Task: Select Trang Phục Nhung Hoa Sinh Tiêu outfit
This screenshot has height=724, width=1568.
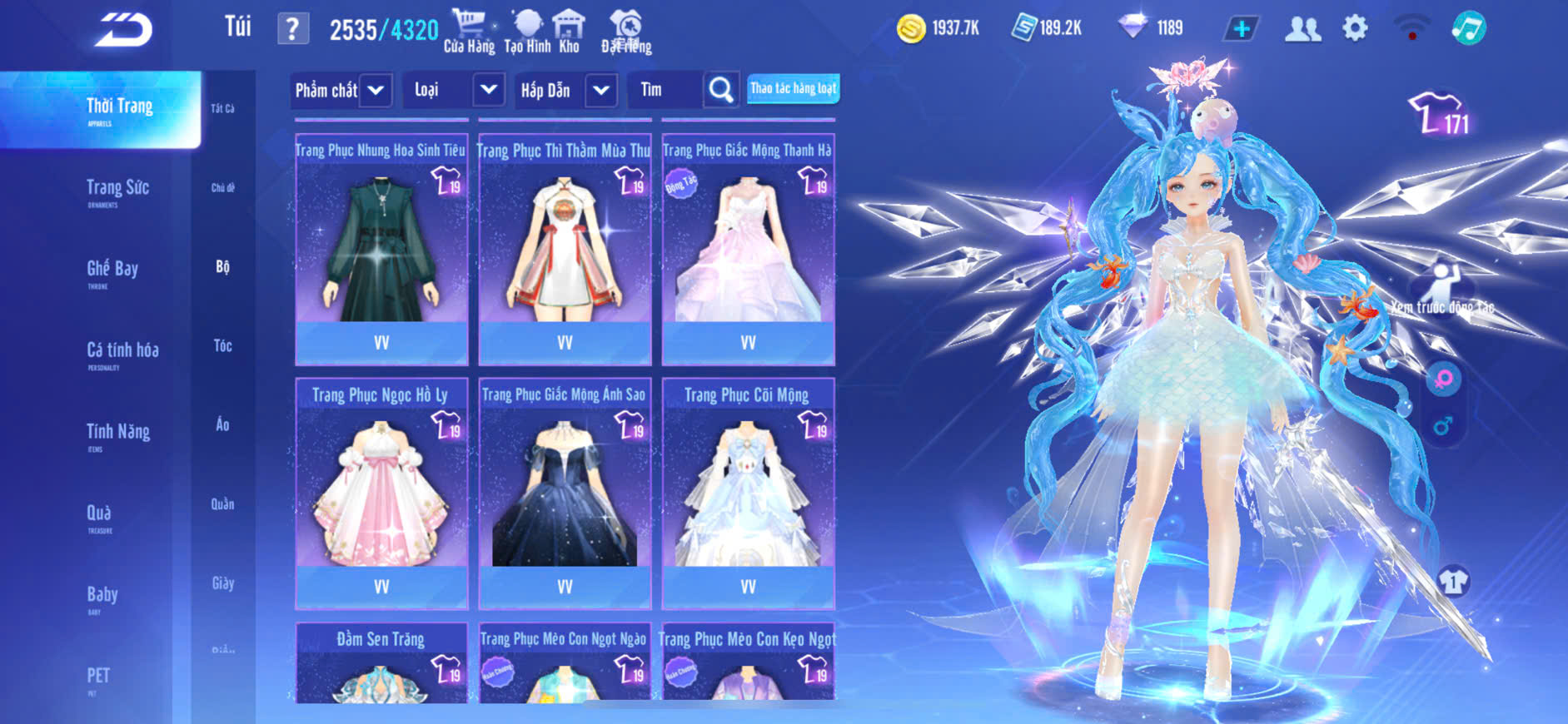Action: click(x=381, y=250)
